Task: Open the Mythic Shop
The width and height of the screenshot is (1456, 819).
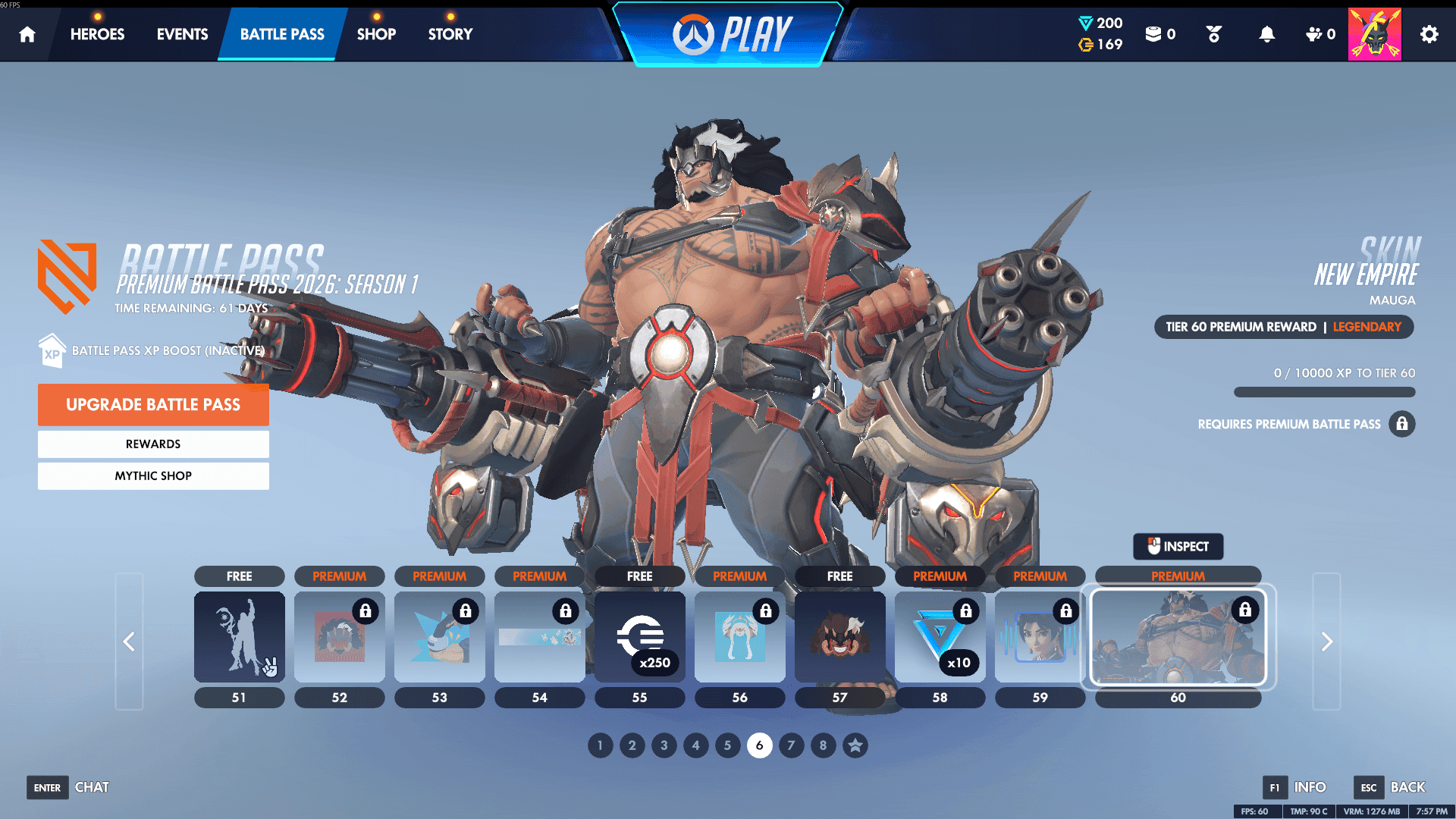Action: pyautogui.click(x=153, y=475)
